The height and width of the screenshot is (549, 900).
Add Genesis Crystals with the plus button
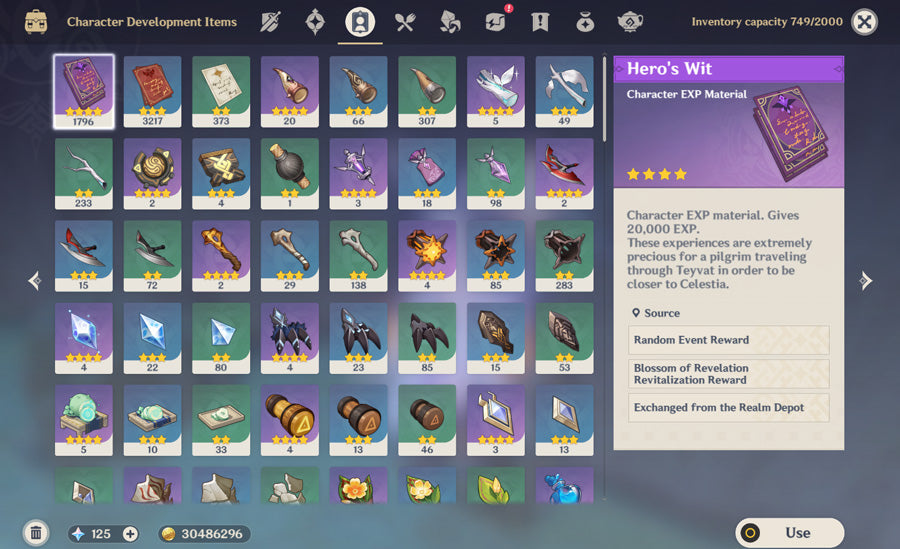130,534
